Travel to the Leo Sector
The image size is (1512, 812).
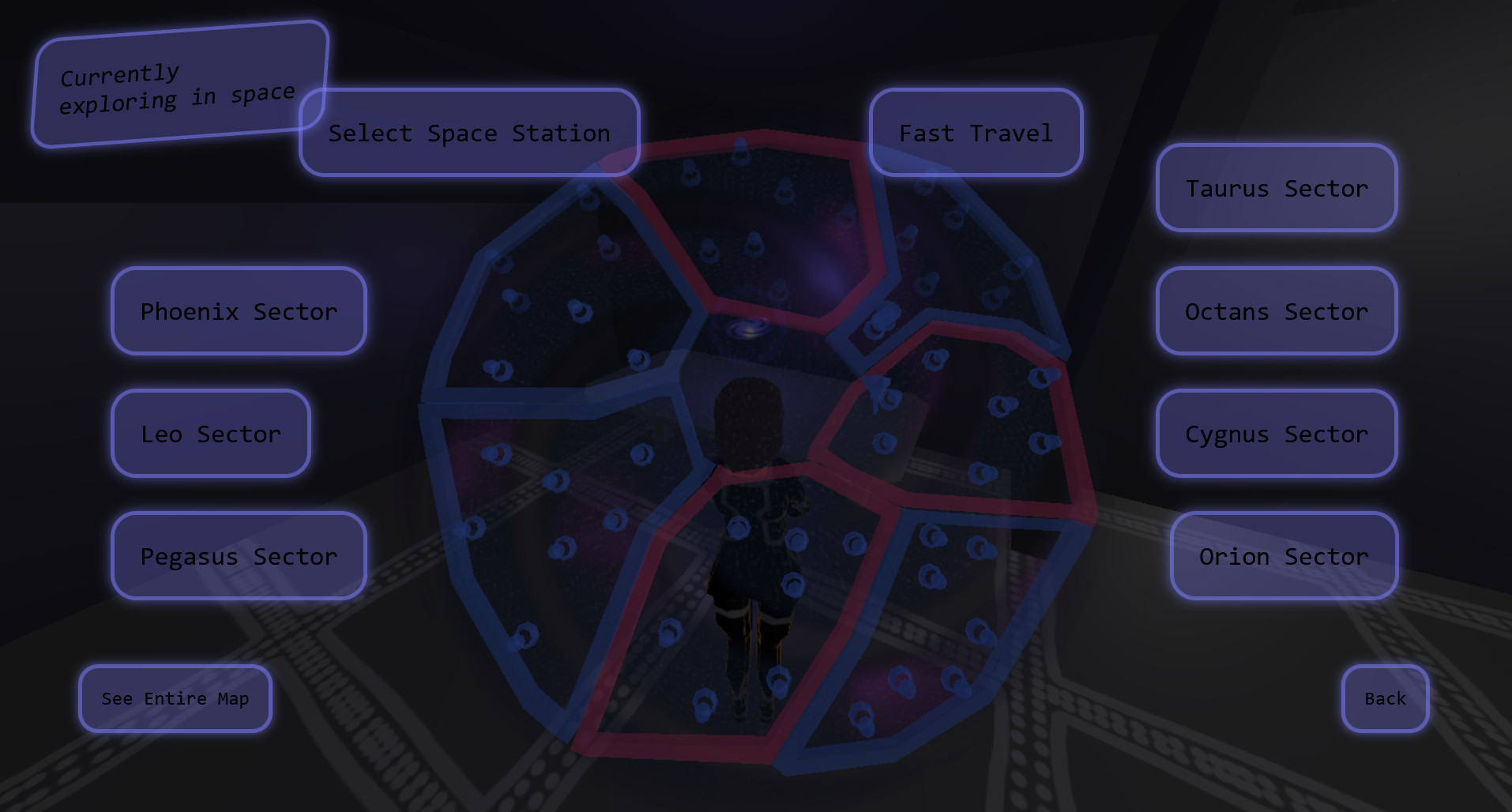click(x=210, y=433)
